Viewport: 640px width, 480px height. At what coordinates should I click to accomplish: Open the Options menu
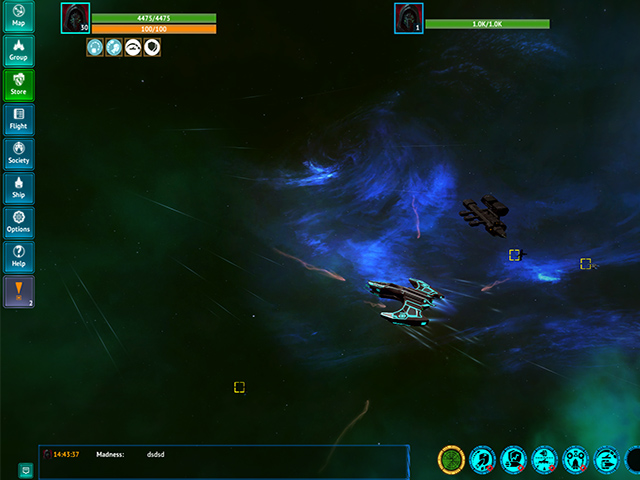(18, 222)
